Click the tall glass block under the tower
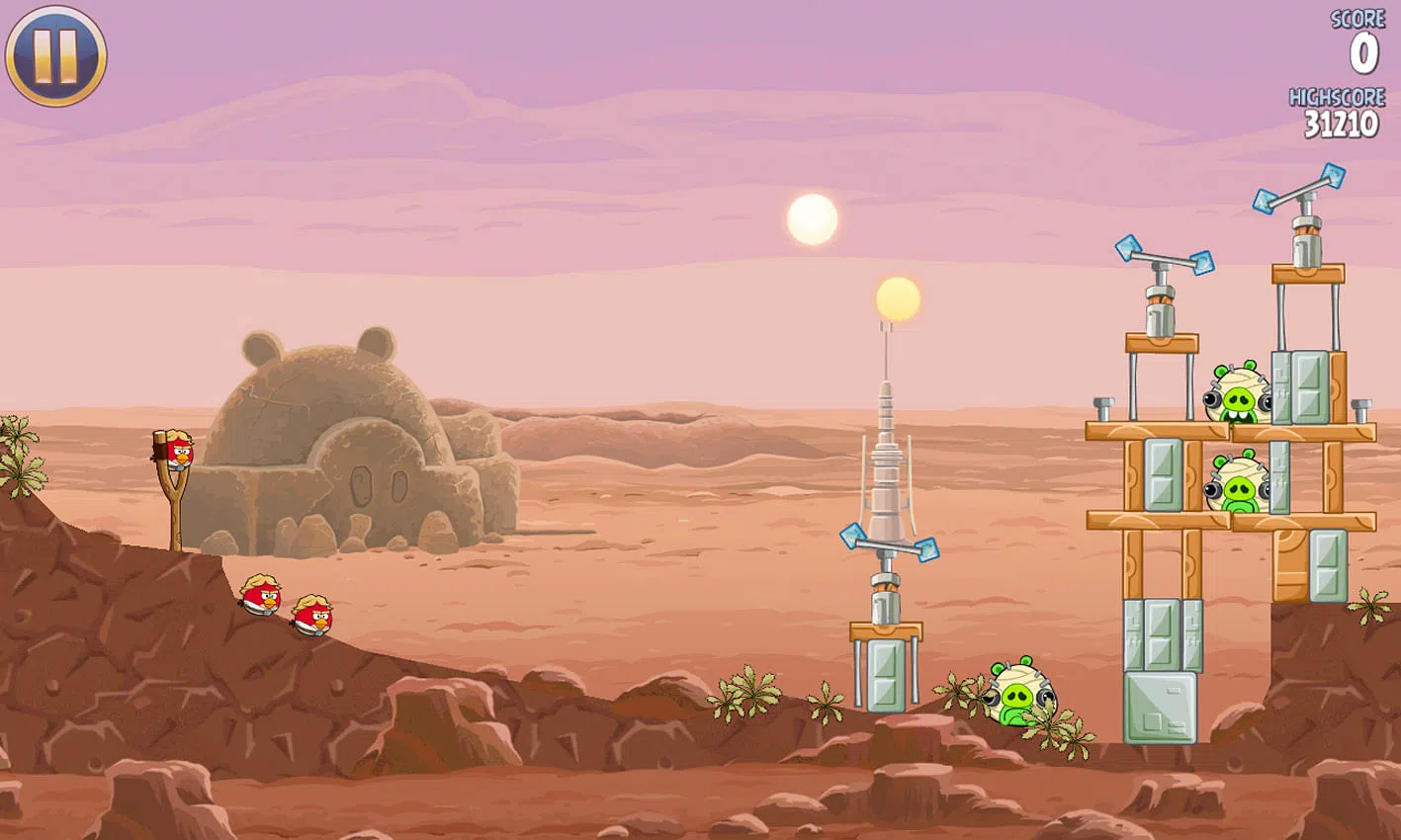The width and height of the screenshot is (1401, 840). click(x=885, y=677)
